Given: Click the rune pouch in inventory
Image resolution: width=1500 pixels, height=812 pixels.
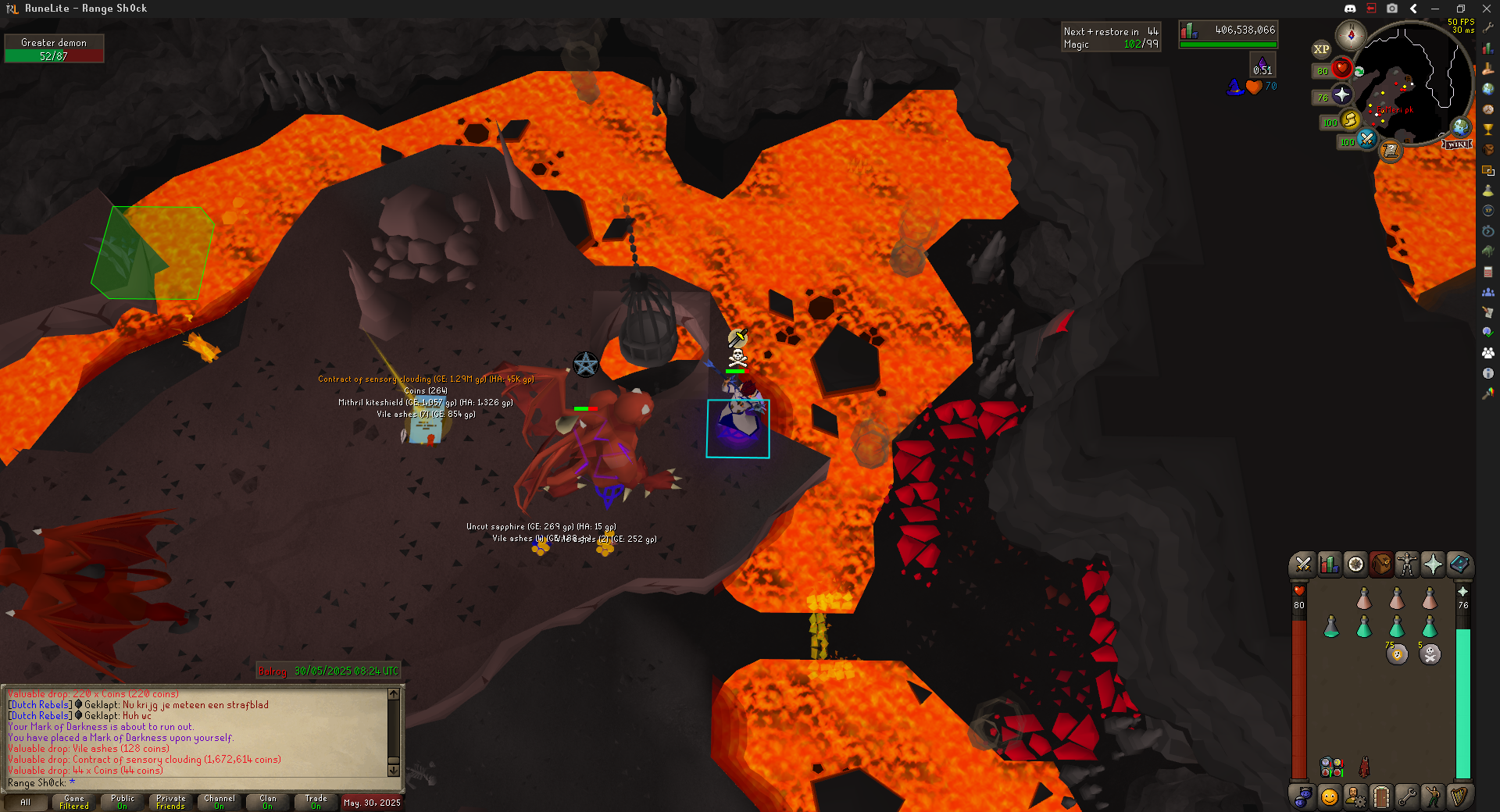Looking at the screenshot, I should click(x=1331, y=767).
